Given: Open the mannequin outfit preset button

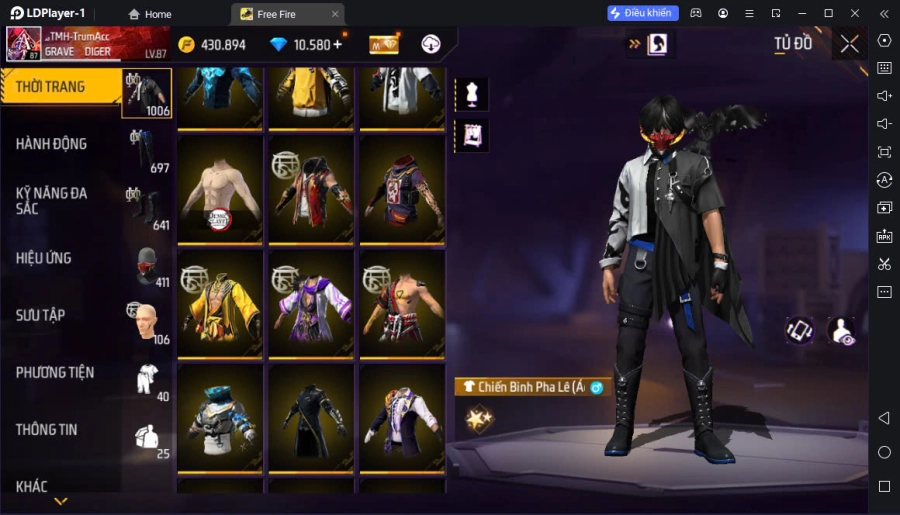Looking at the screenshot, I should coord(471,95).
